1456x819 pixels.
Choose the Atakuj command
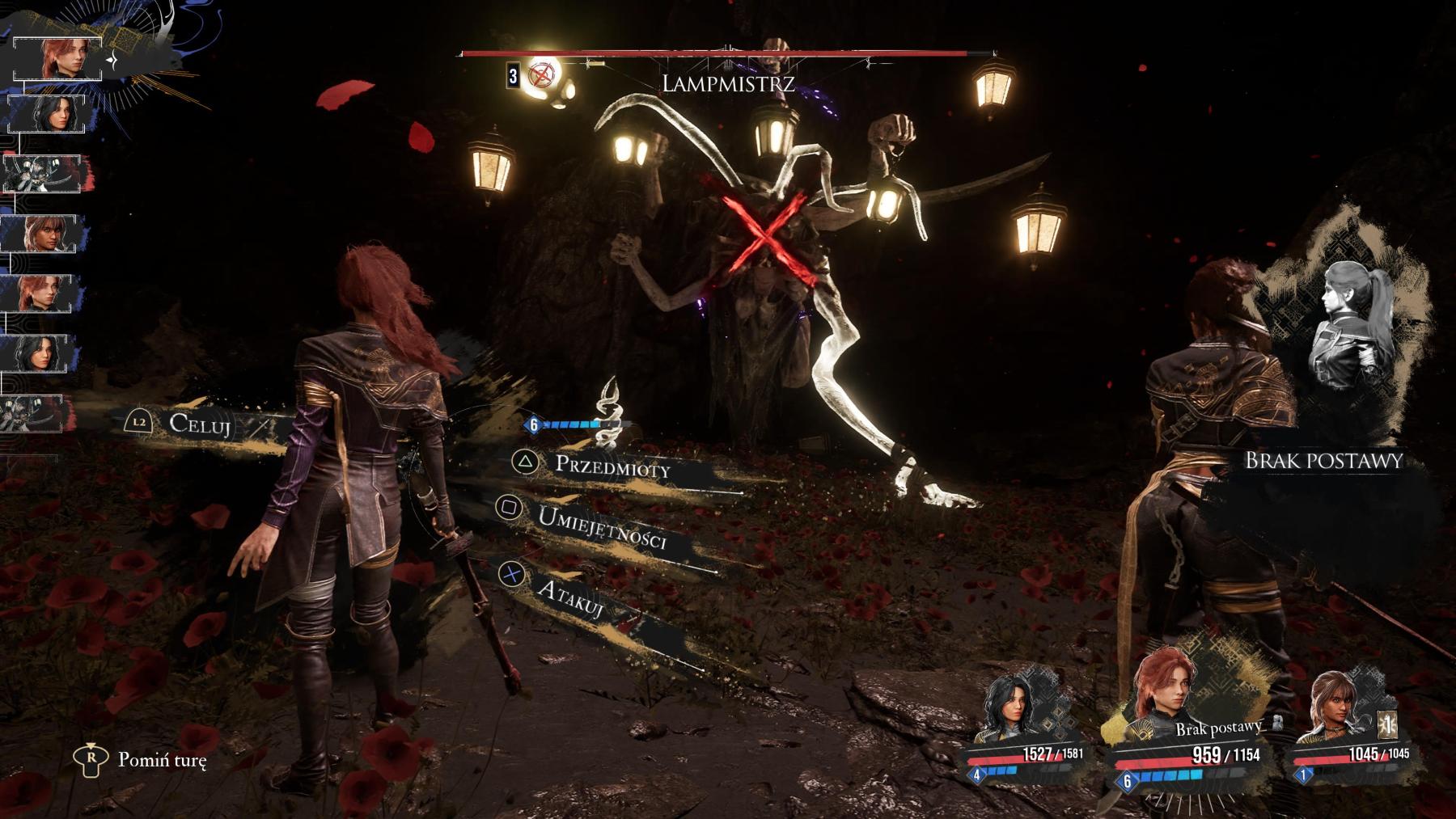pos(569,597)
